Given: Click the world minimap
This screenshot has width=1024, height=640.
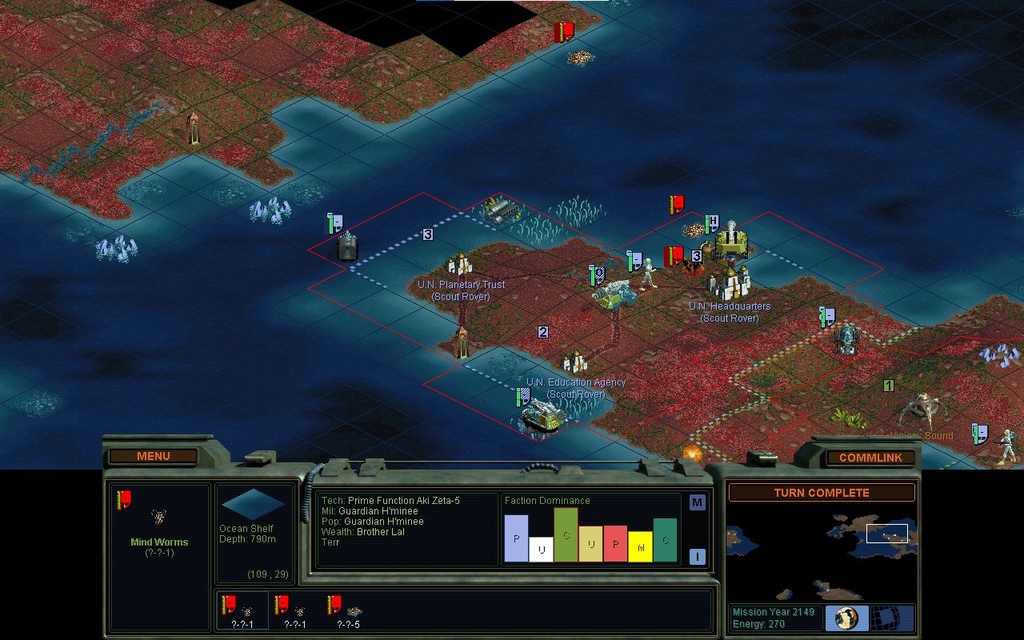Looking at the screenshot, I should tap(821, 553).
